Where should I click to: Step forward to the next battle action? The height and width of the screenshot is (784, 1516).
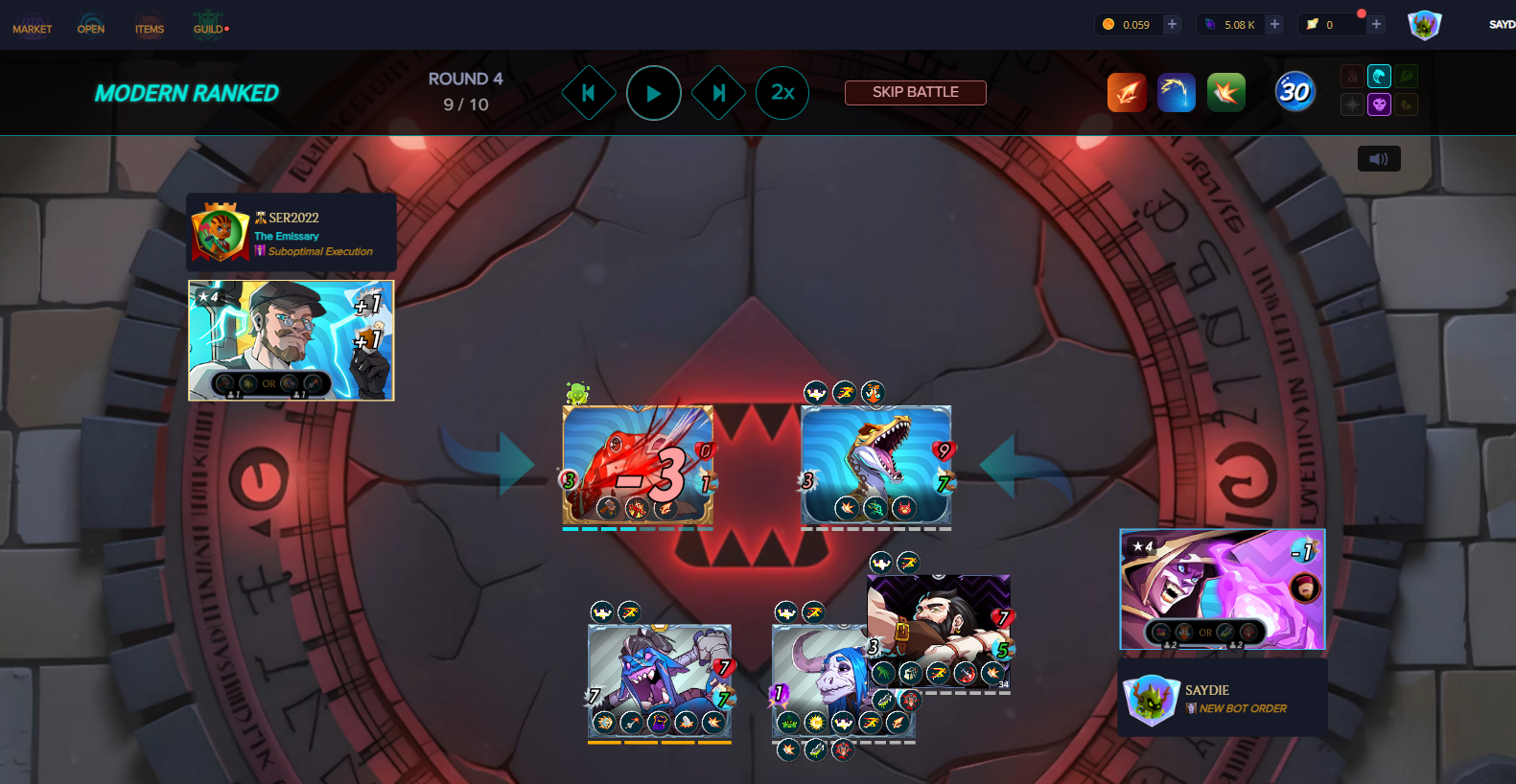tap(718, 93)
